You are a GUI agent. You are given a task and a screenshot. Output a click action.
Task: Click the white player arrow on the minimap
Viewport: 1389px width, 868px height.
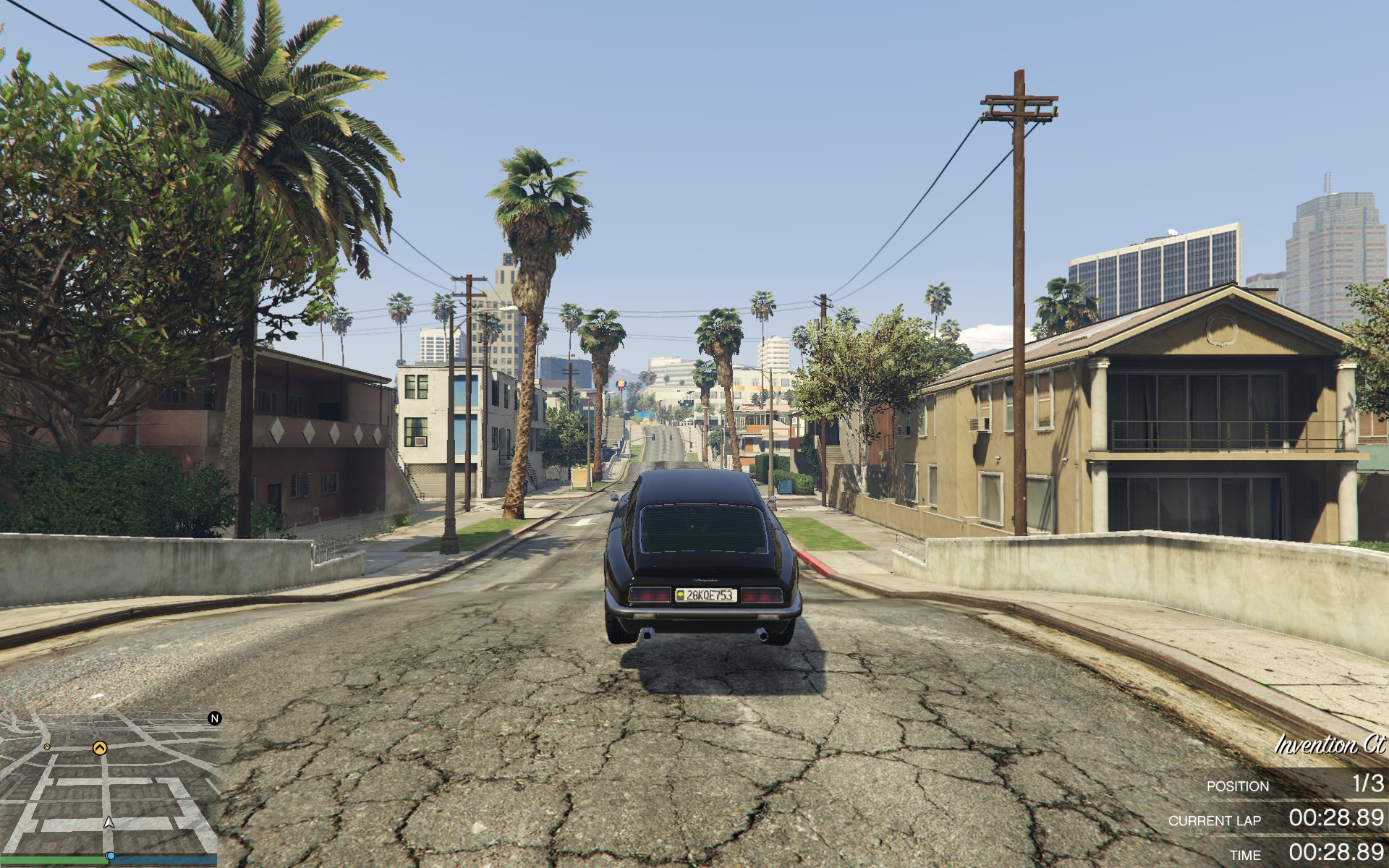109,822
